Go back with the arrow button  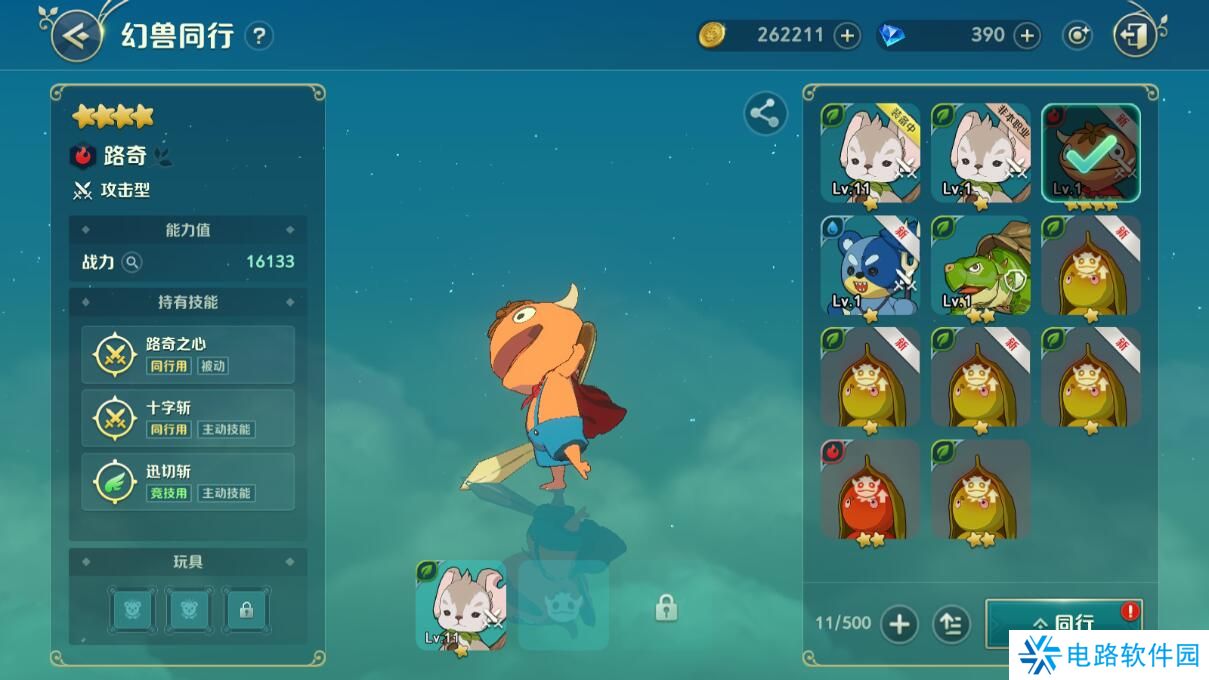click(x=76, y=35)
